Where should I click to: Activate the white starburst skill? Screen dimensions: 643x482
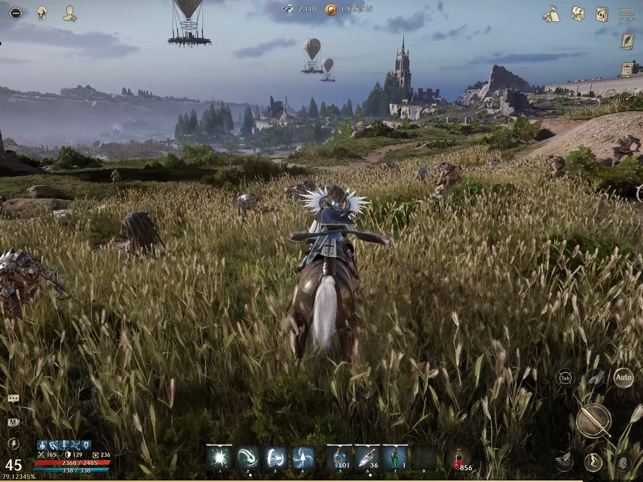click(x=219, y=457)
